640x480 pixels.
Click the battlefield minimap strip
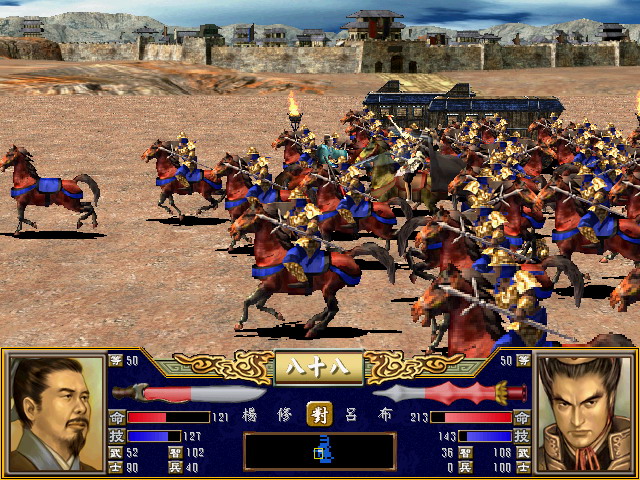(319, 451)
